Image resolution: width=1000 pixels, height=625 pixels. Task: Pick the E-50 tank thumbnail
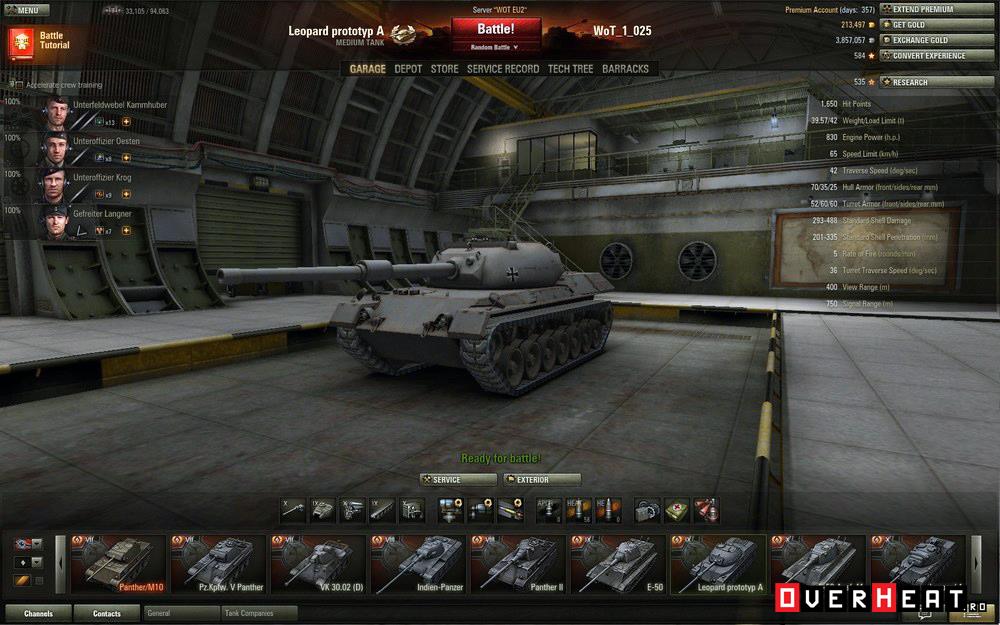(617, 564)
